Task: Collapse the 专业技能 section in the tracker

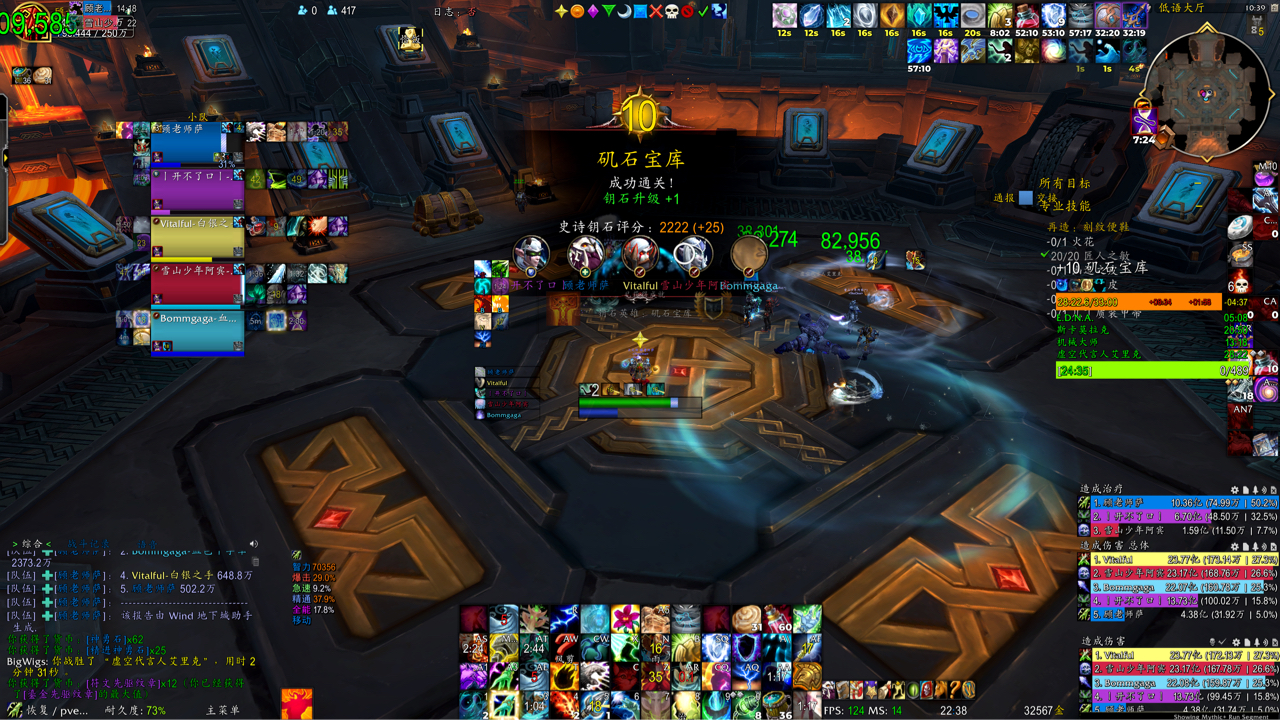Action: click(1066, 206)
